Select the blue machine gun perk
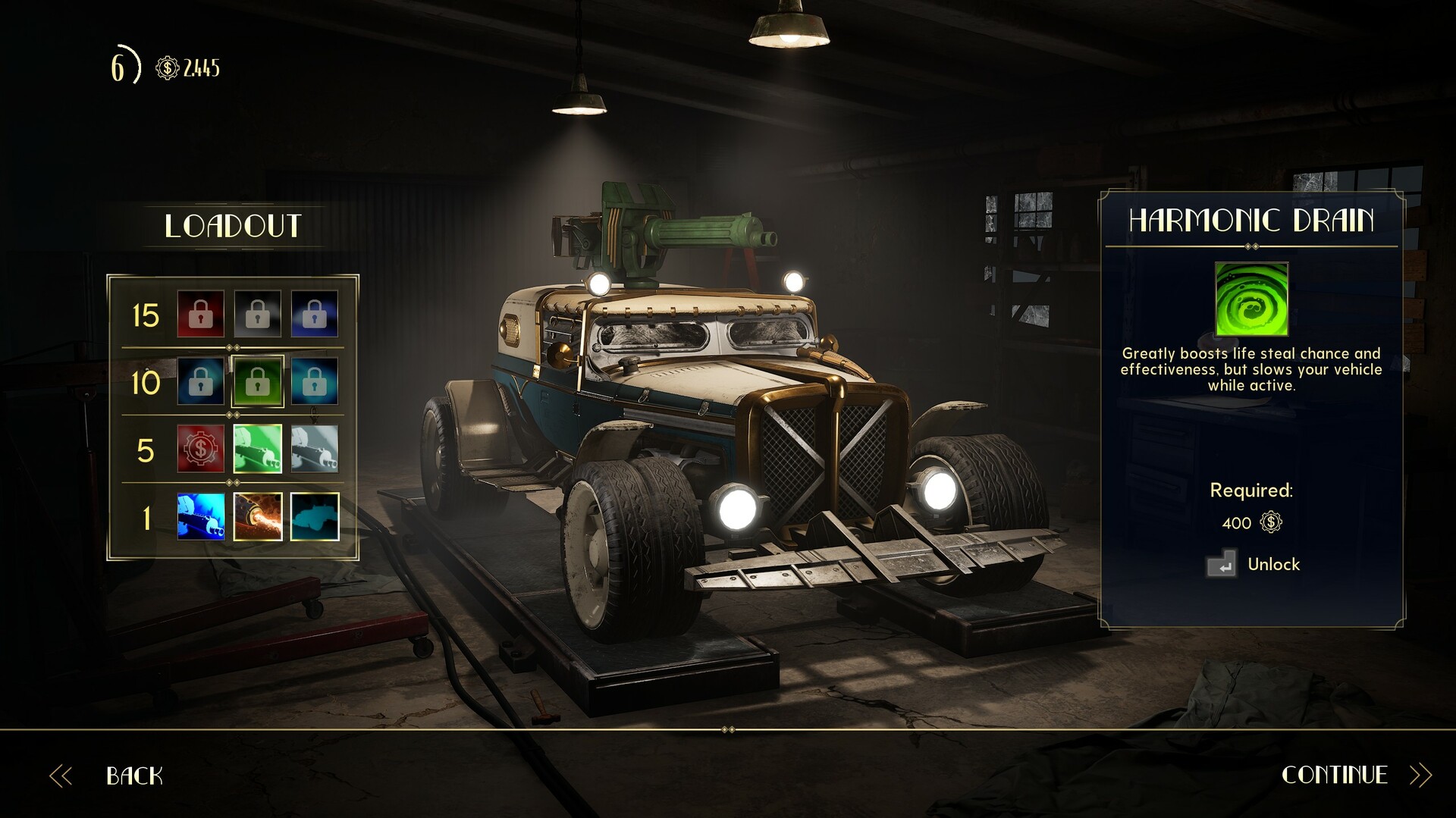 201,517
